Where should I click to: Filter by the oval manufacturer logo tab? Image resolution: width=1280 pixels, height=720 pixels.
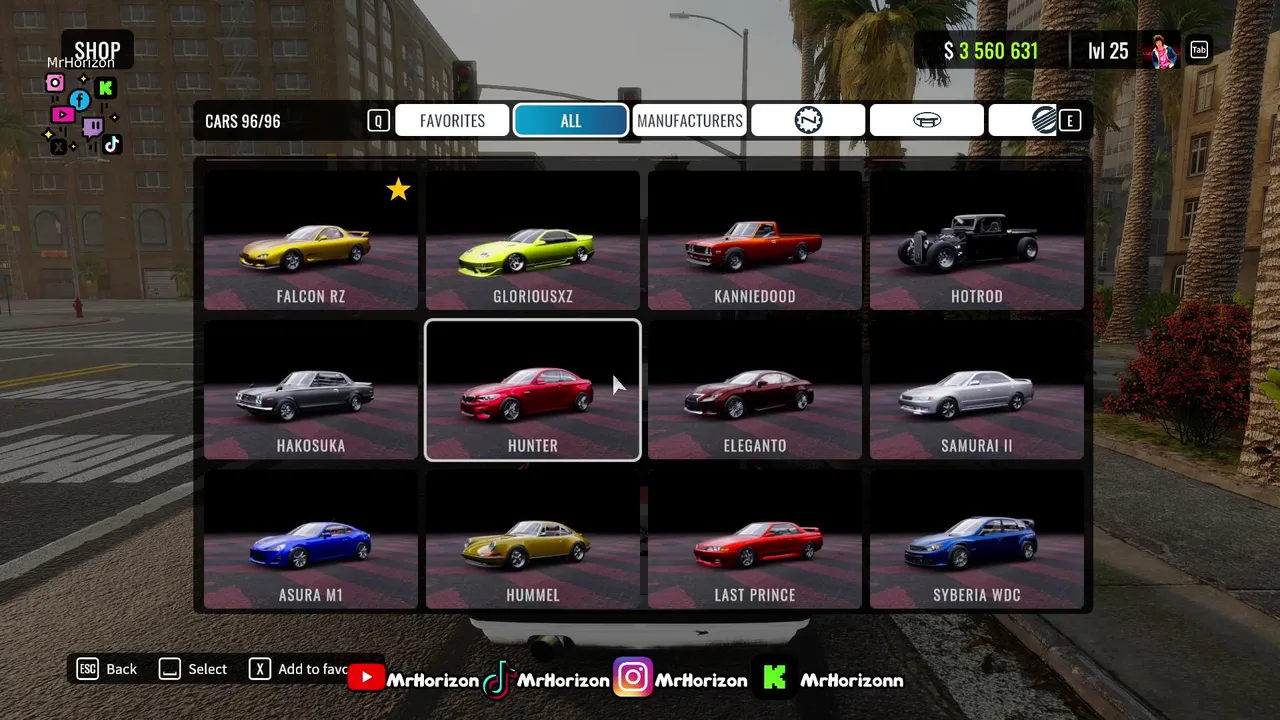[927, 121]
